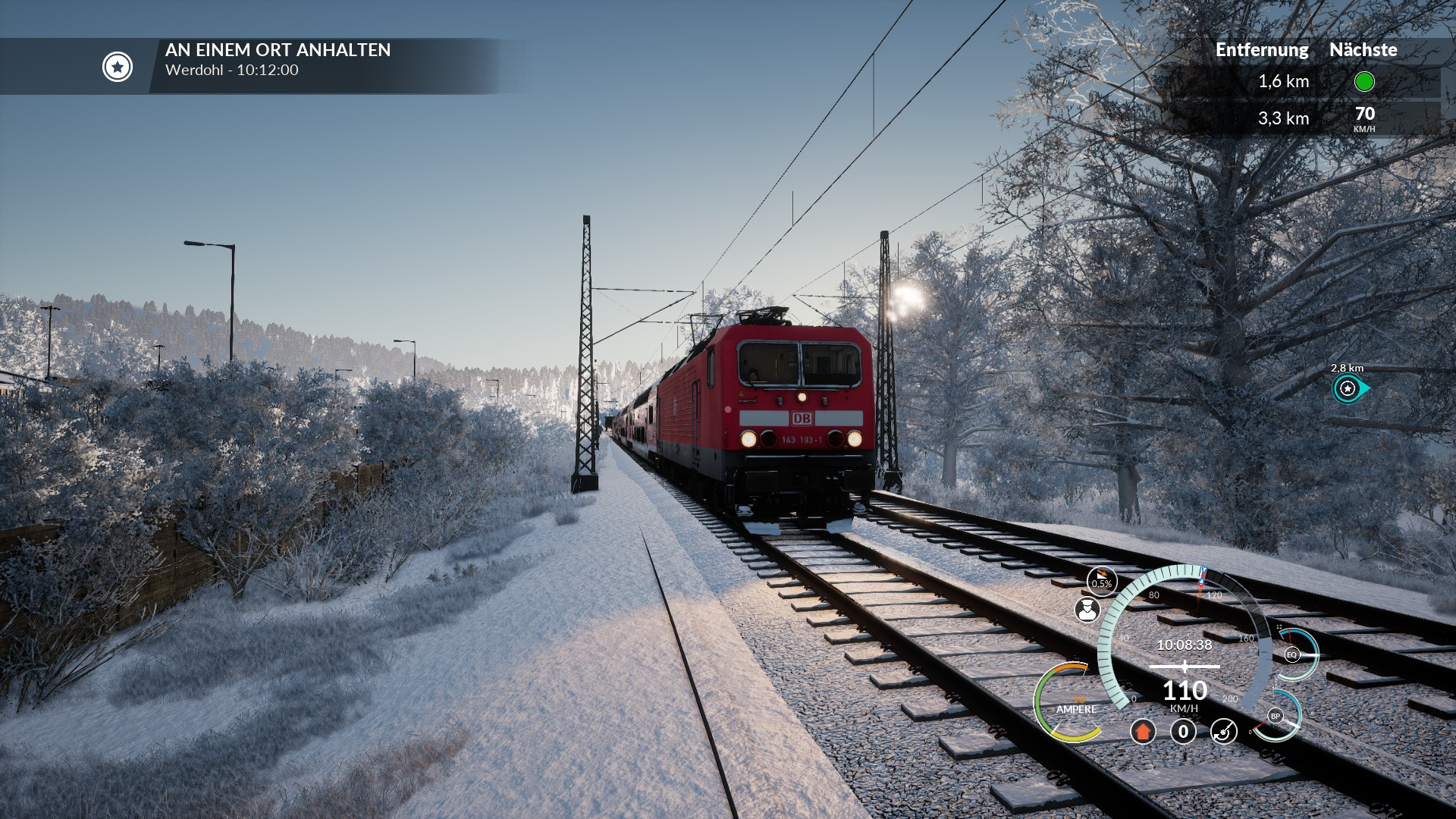The image size is (1456, 819).
Task: Click the green next signal indicator
Action: tap(1363, 82)
